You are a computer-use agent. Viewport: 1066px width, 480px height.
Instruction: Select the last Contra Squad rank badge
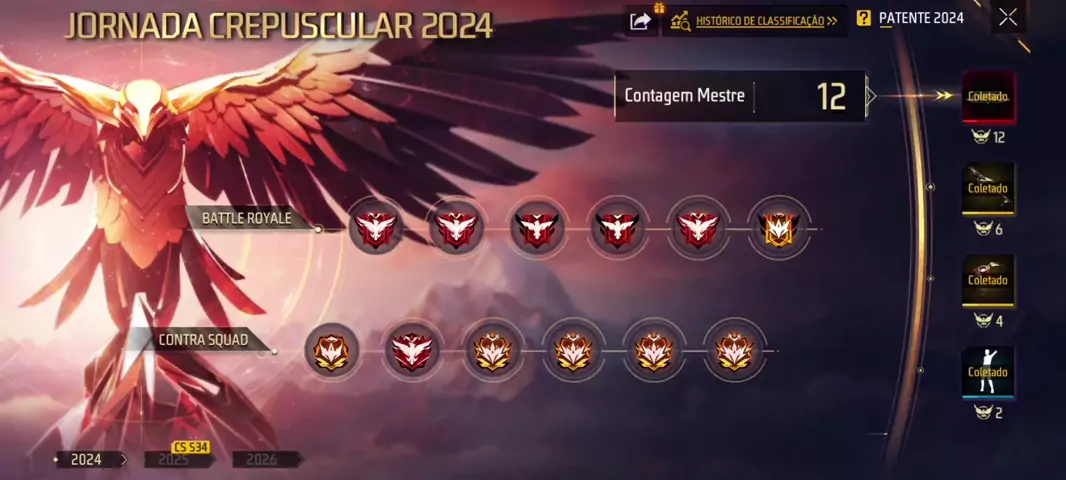point(733,351)
